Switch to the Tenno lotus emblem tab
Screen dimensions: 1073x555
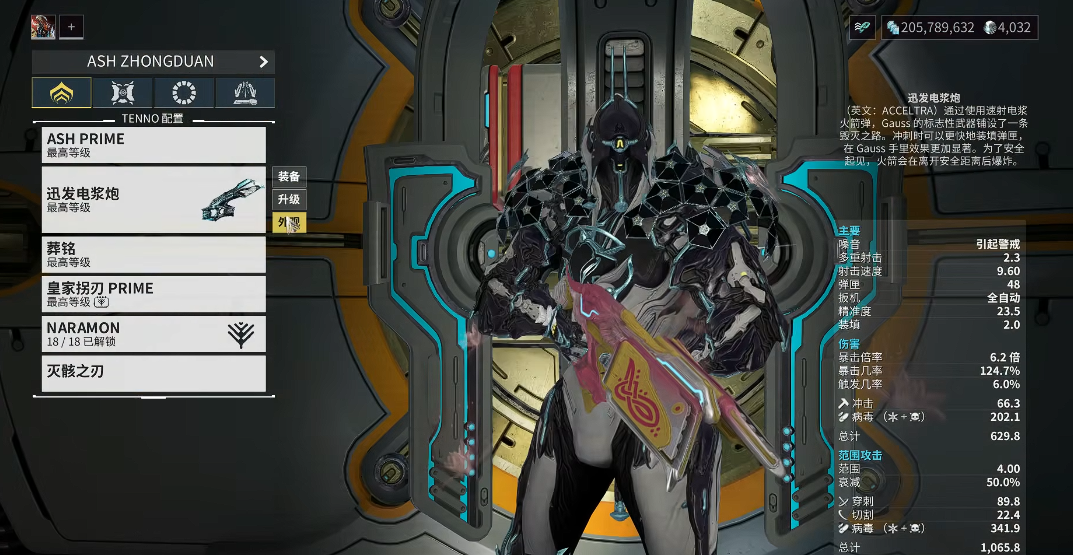coord(63,93)
